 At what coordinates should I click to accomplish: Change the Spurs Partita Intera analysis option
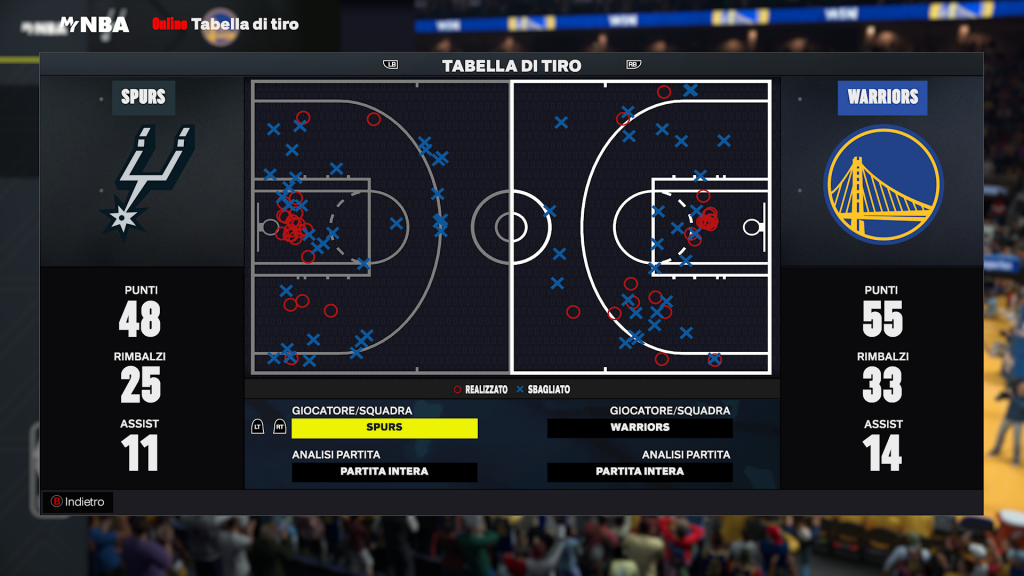384,472
